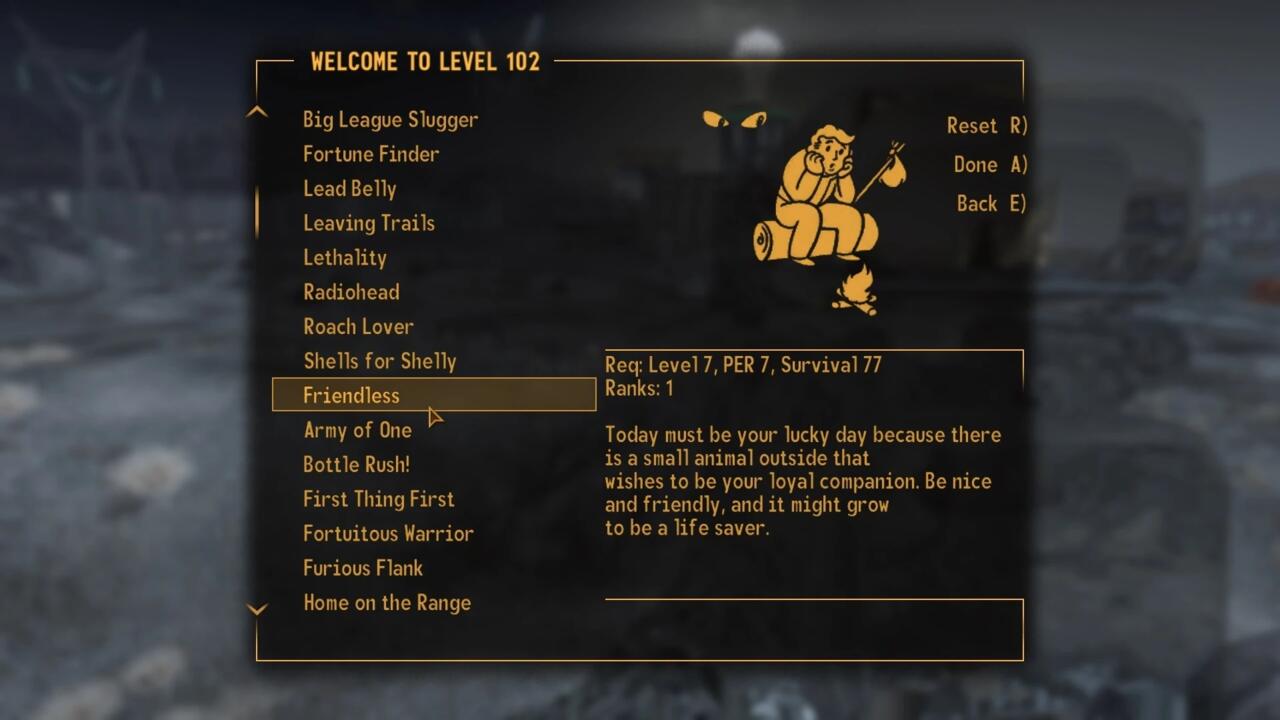Image resolution: width=1280 pixels, height=720 pixels.
Task: Choose the Army of One perk
Action: (x=357, y=430)
